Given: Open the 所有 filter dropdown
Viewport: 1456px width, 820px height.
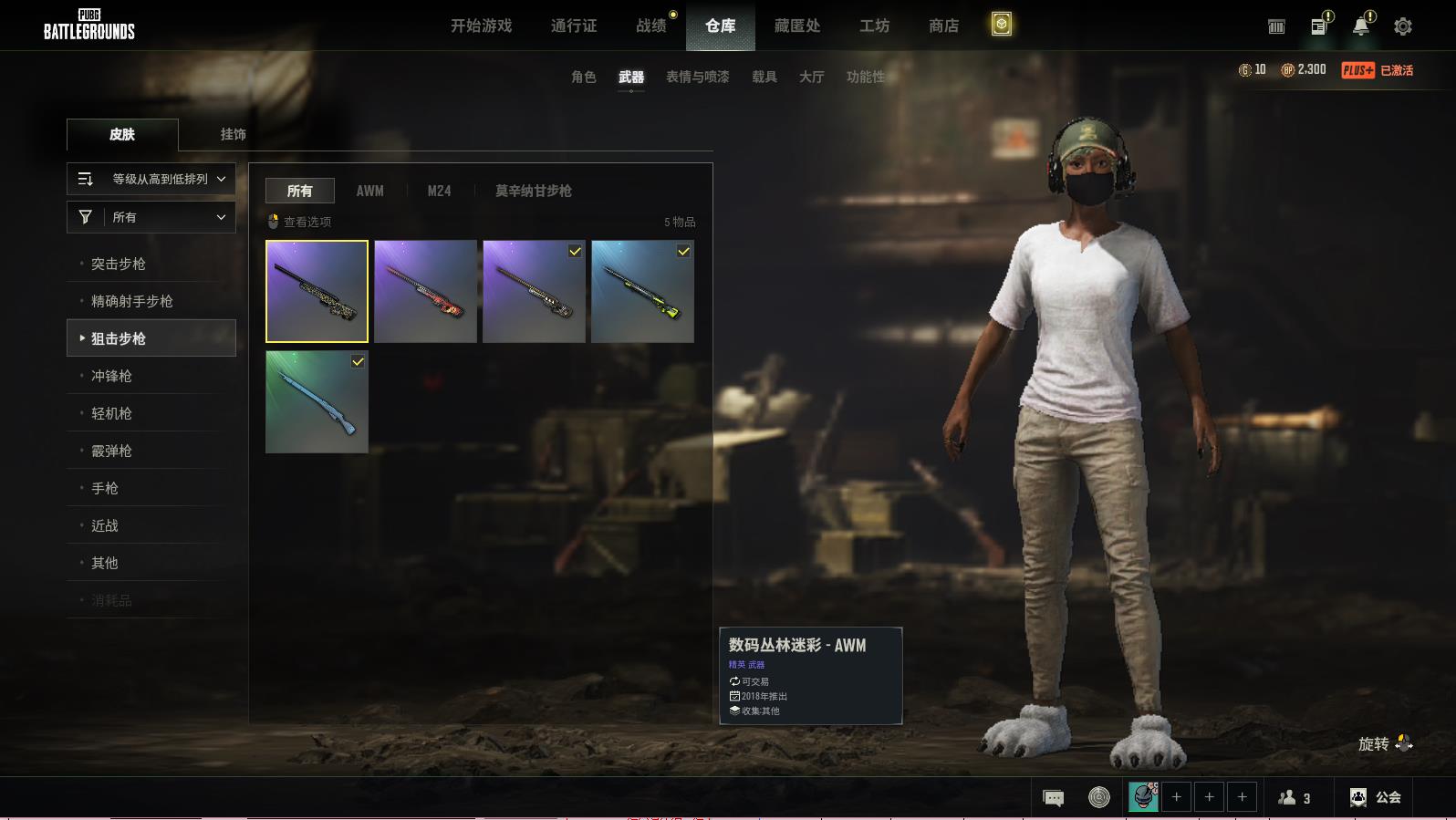Looking at the screenshot, I should pos(151,217).
